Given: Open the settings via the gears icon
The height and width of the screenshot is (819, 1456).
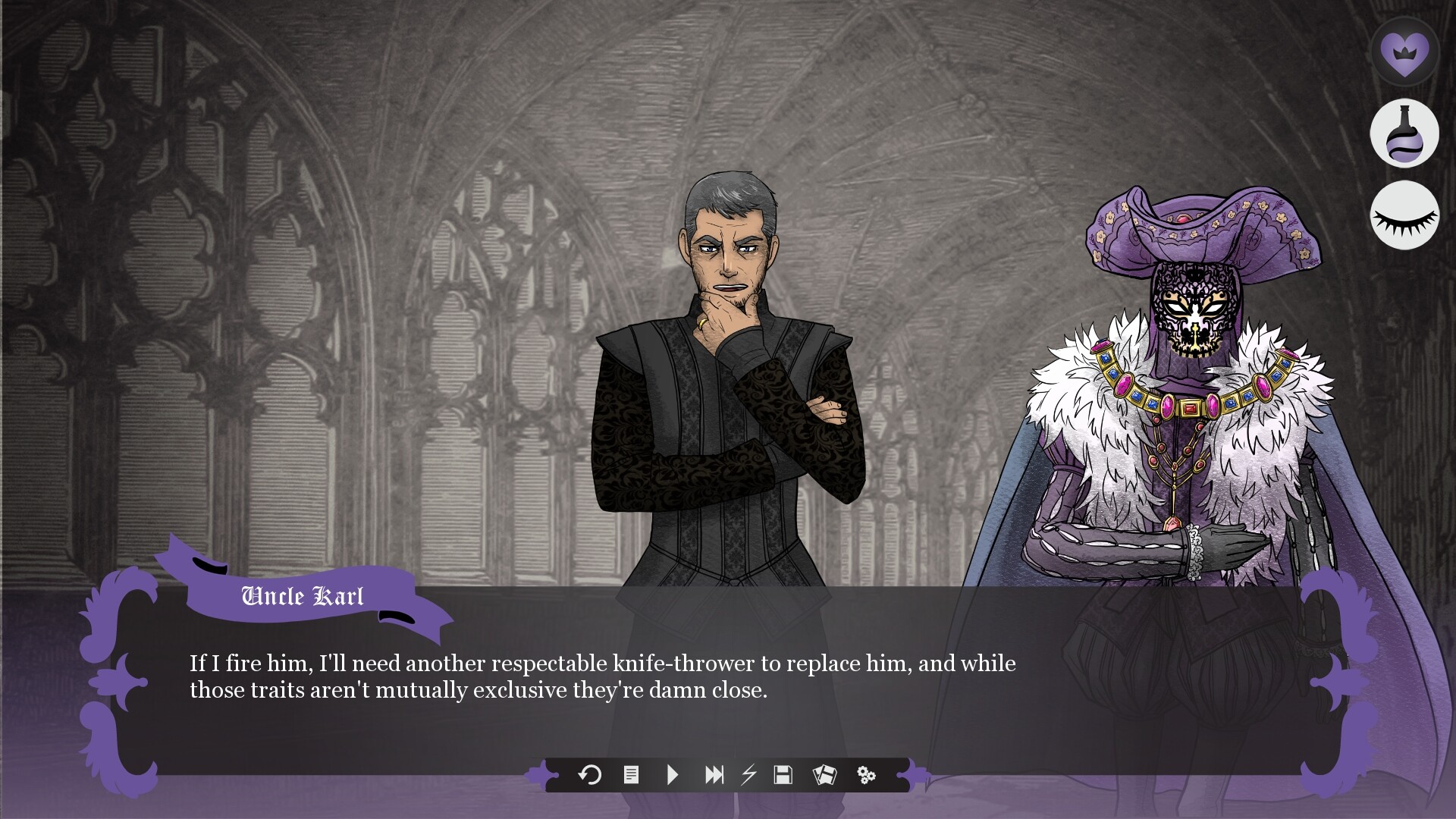Looking at the screenshot, I should click(x=867, y=775).
